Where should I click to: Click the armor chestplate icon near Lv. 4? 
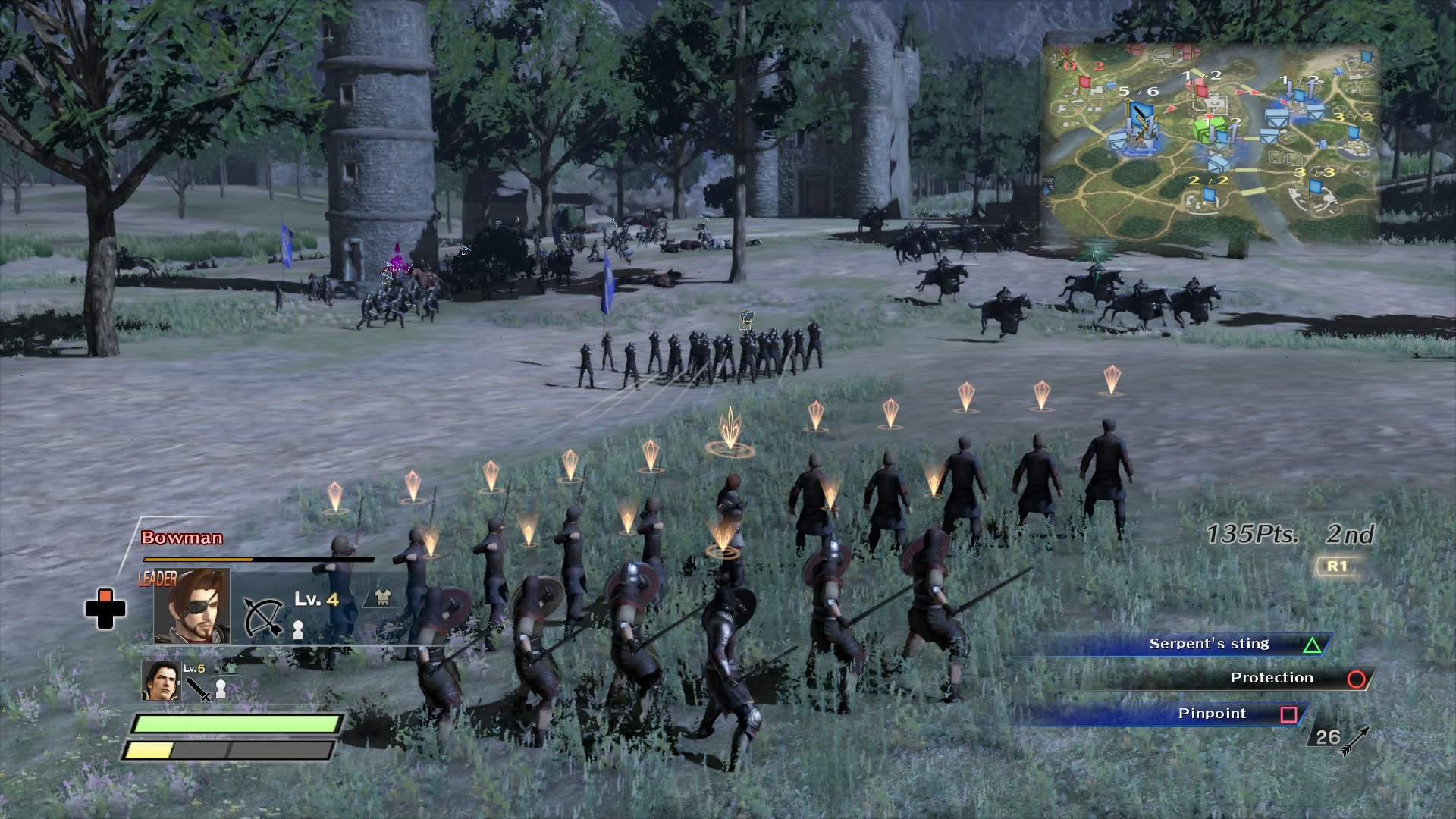[x=381, y=599]
